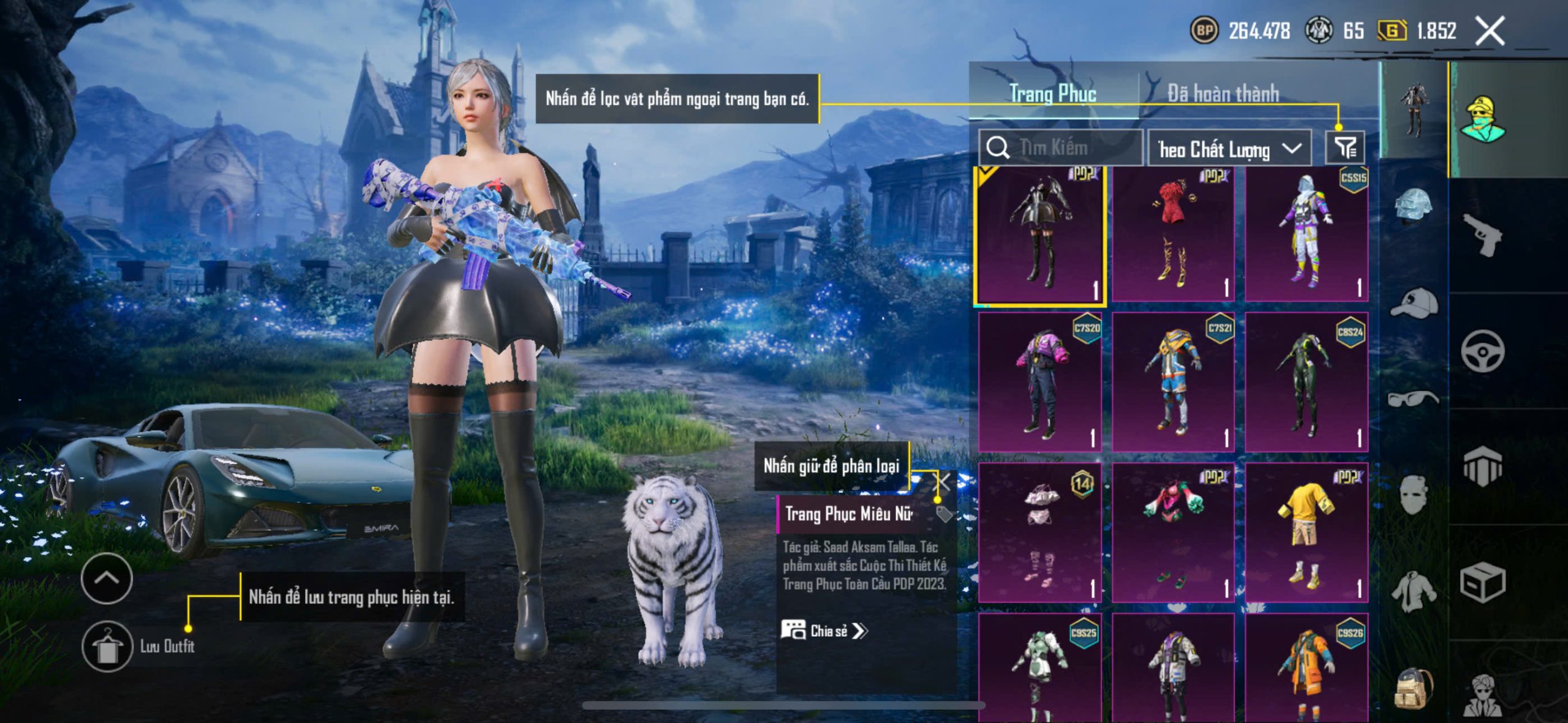Show the backpack category
This screenshot has width=1568, height=723.
(x=1414, y=689)
